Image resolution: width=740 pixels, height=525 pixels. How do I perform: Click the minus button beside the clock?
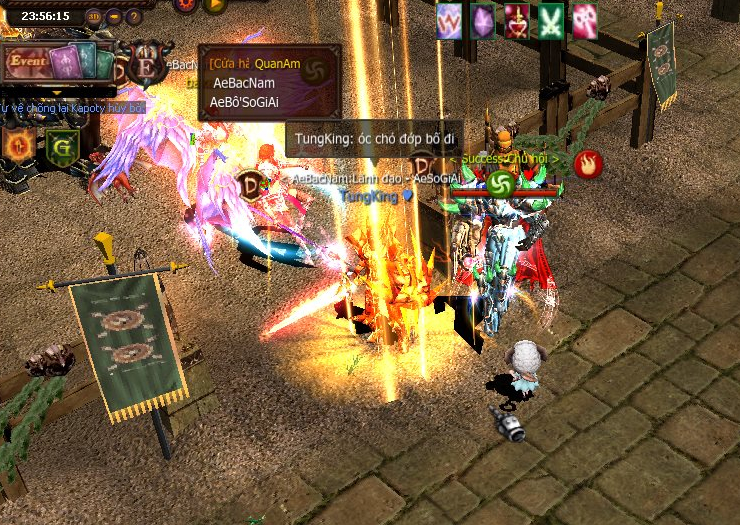114,16
